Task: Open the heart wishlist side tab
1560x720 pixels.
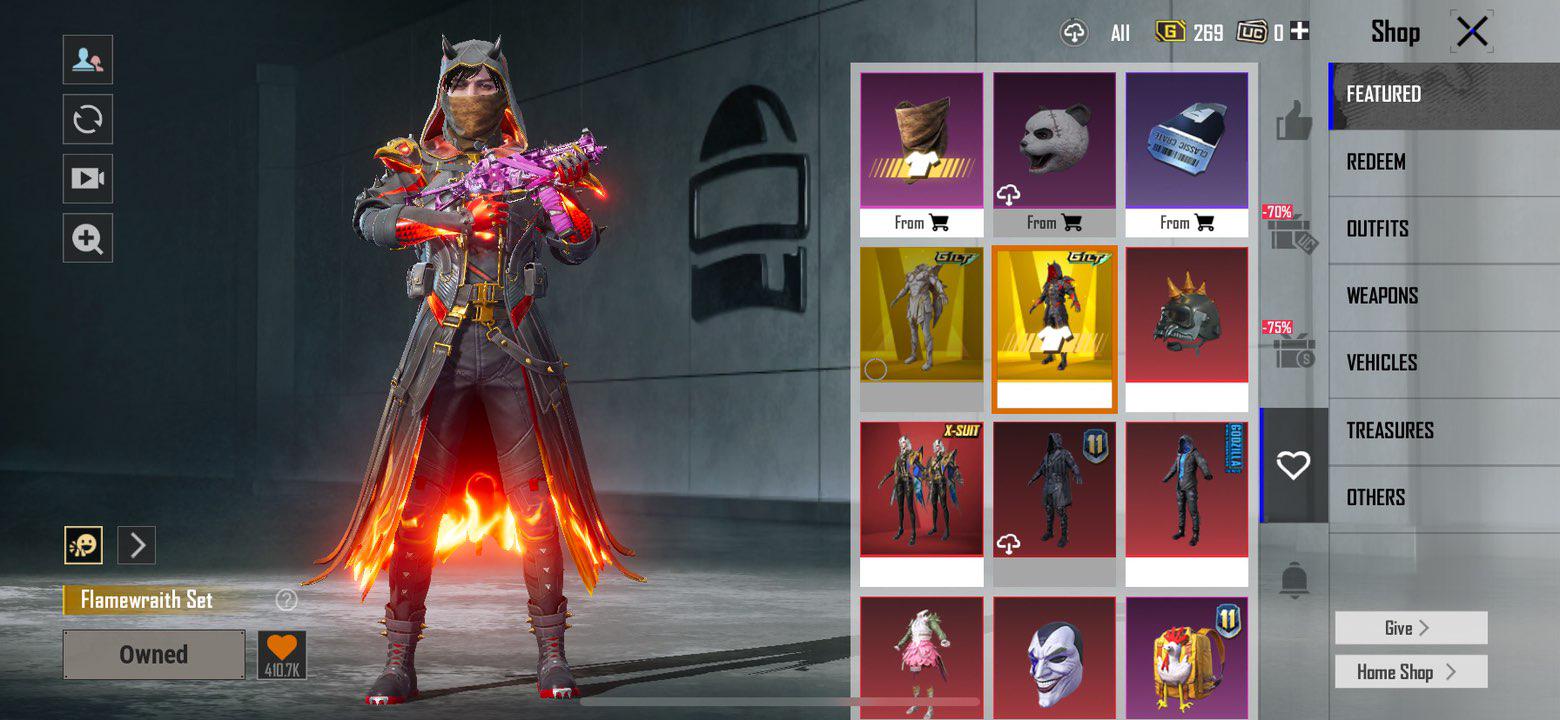Action: [1293, 465]
